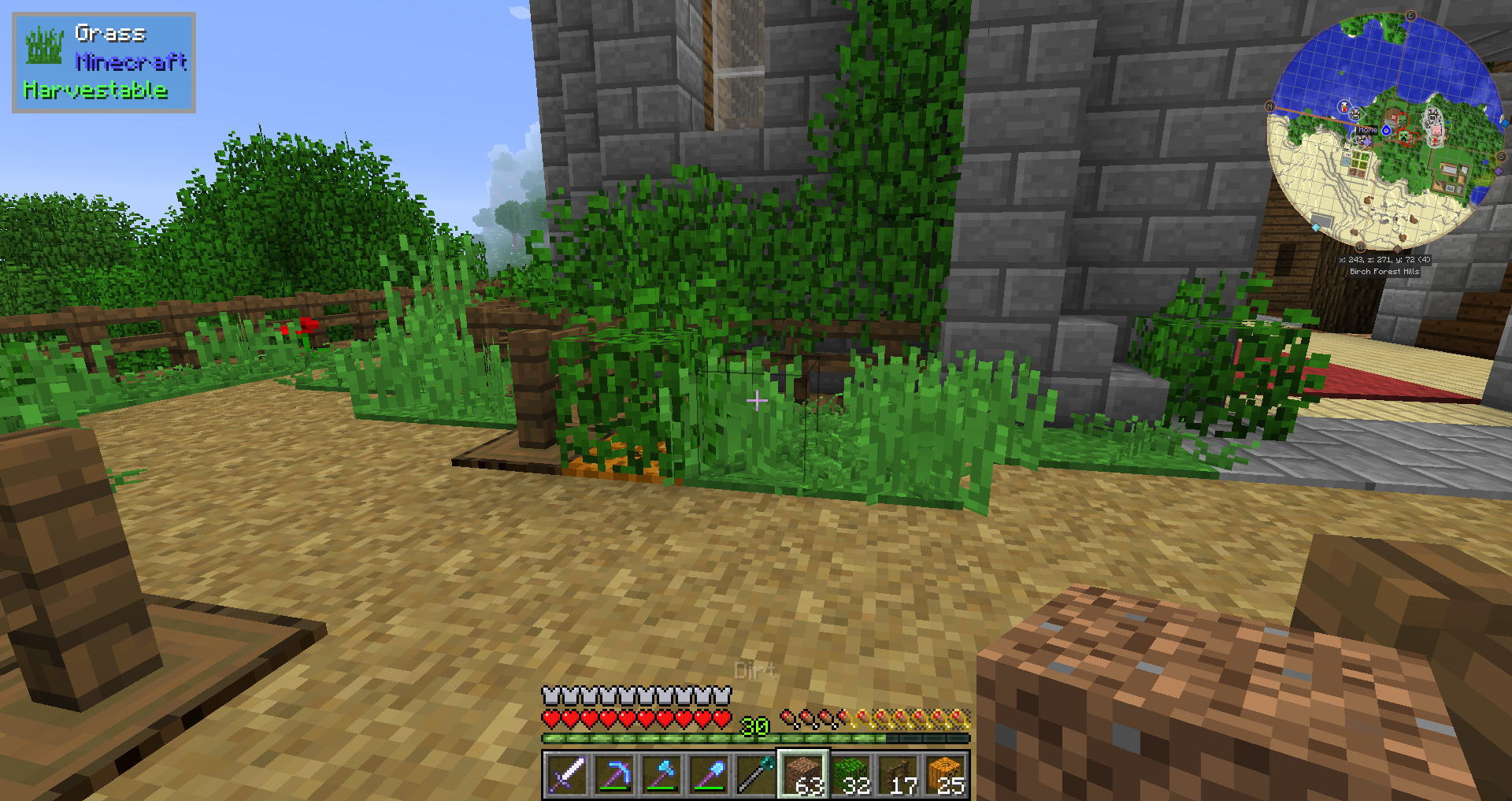Screen dimensions: 1512x801
Task: Select the pickaxe hotbar slot
Action: (x=613, y=774)
